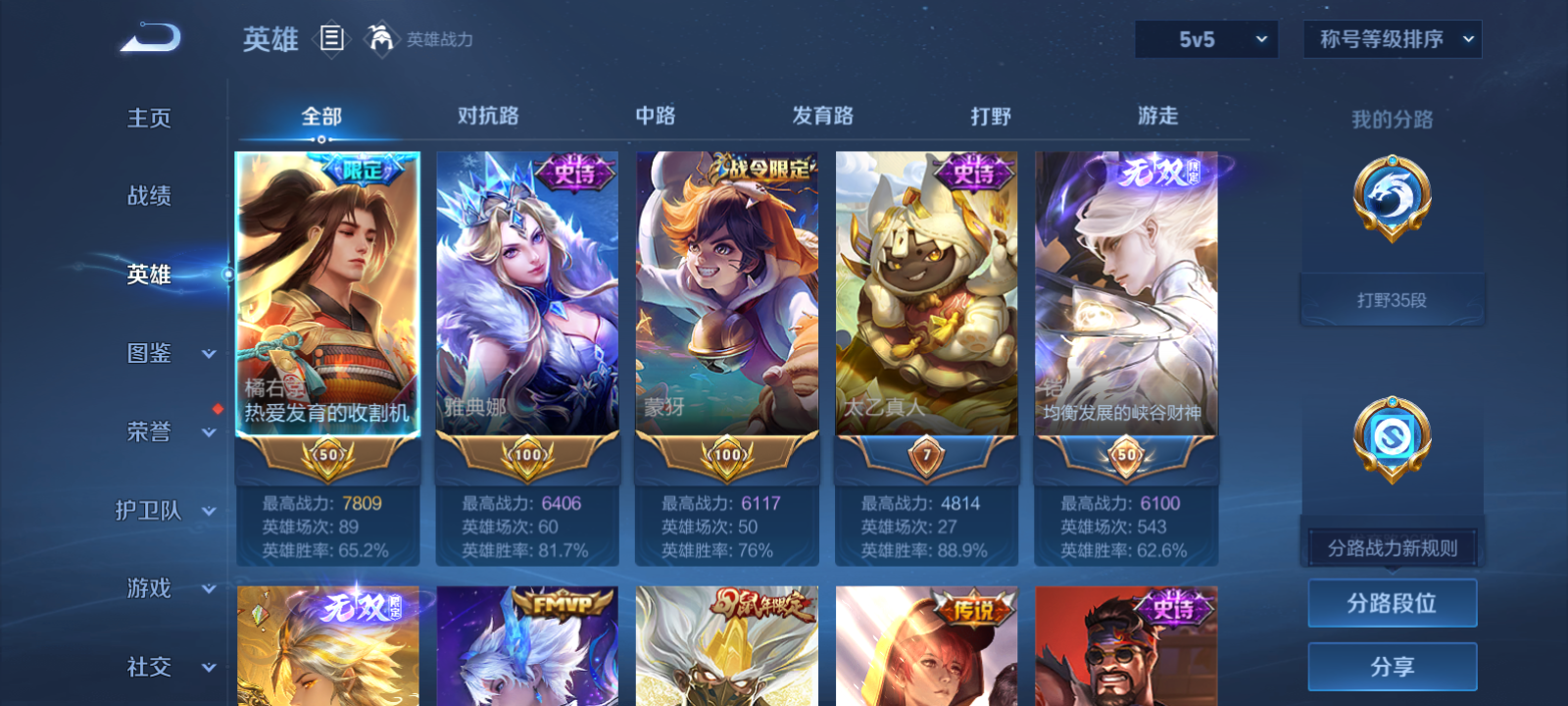Viewport: 1568px width, 706px height.
Task: Open 战绩 in the left navigation
Action: point(148,196)
